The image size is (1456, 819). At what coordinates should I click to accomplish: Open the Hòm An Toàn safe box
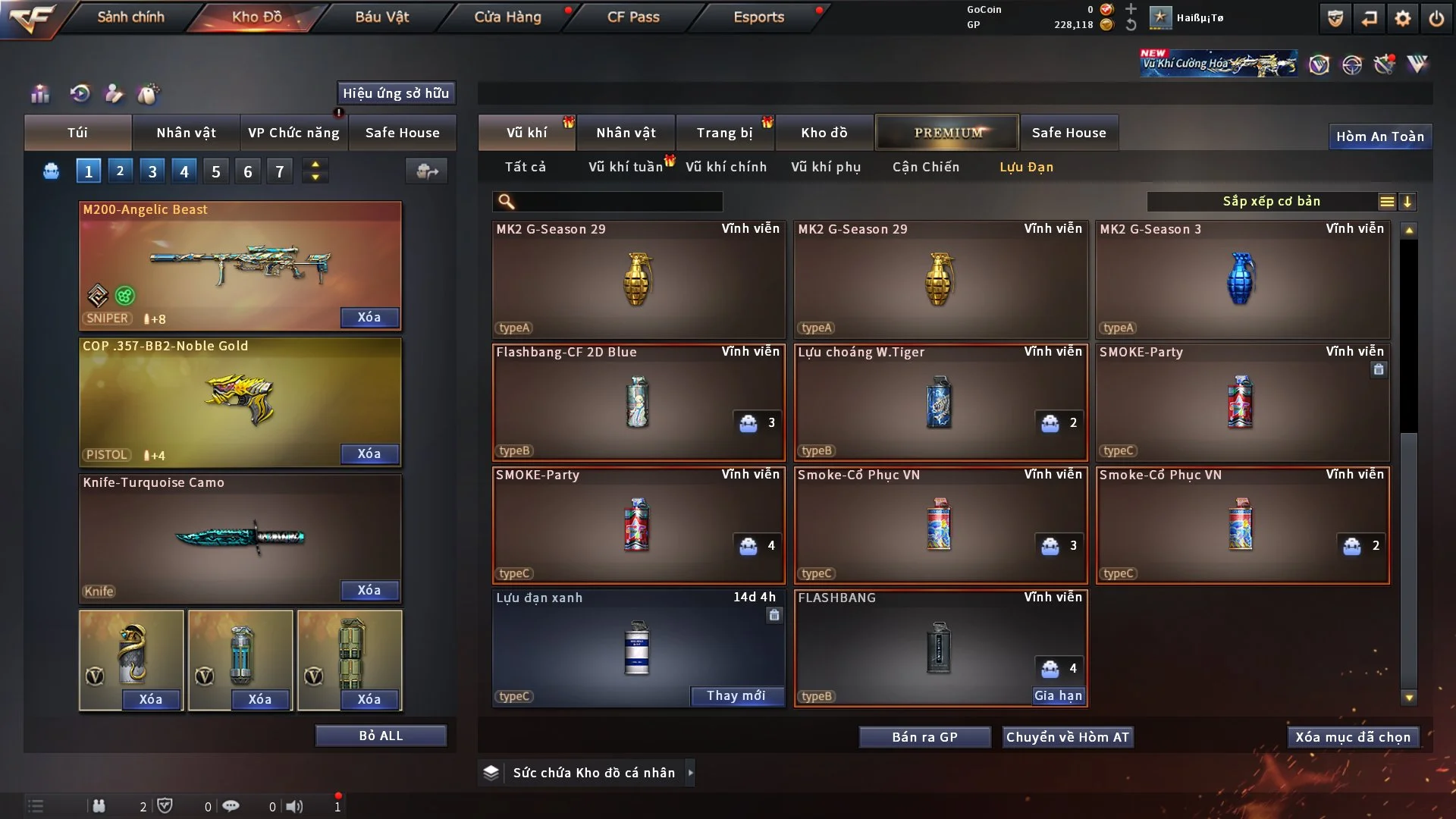(x=1379, y=136)
